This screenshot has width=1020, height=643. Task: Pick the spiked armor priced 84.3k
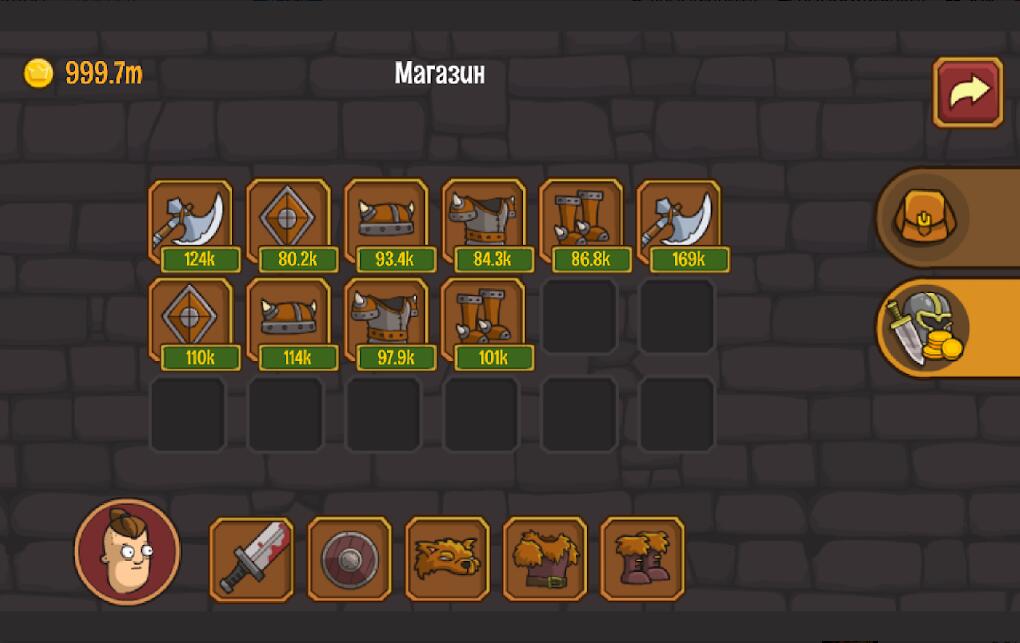[x=485, y=222]
